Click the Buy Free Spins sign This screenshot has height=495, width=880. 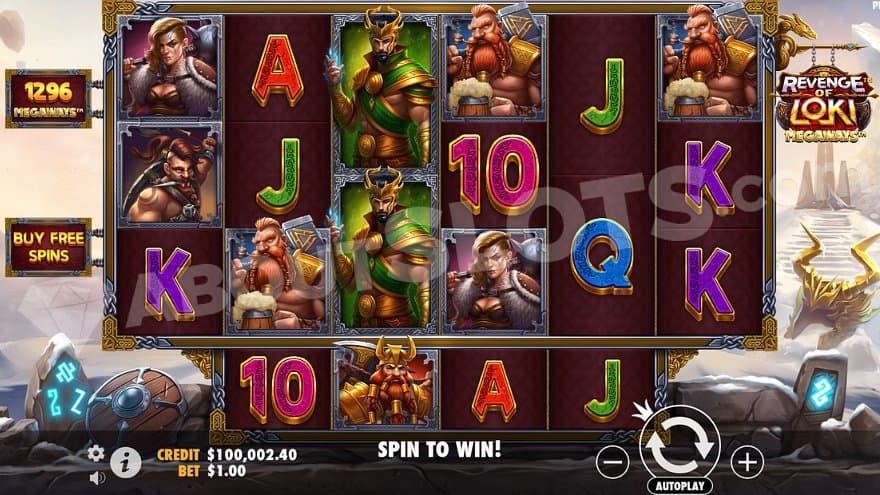48,246
